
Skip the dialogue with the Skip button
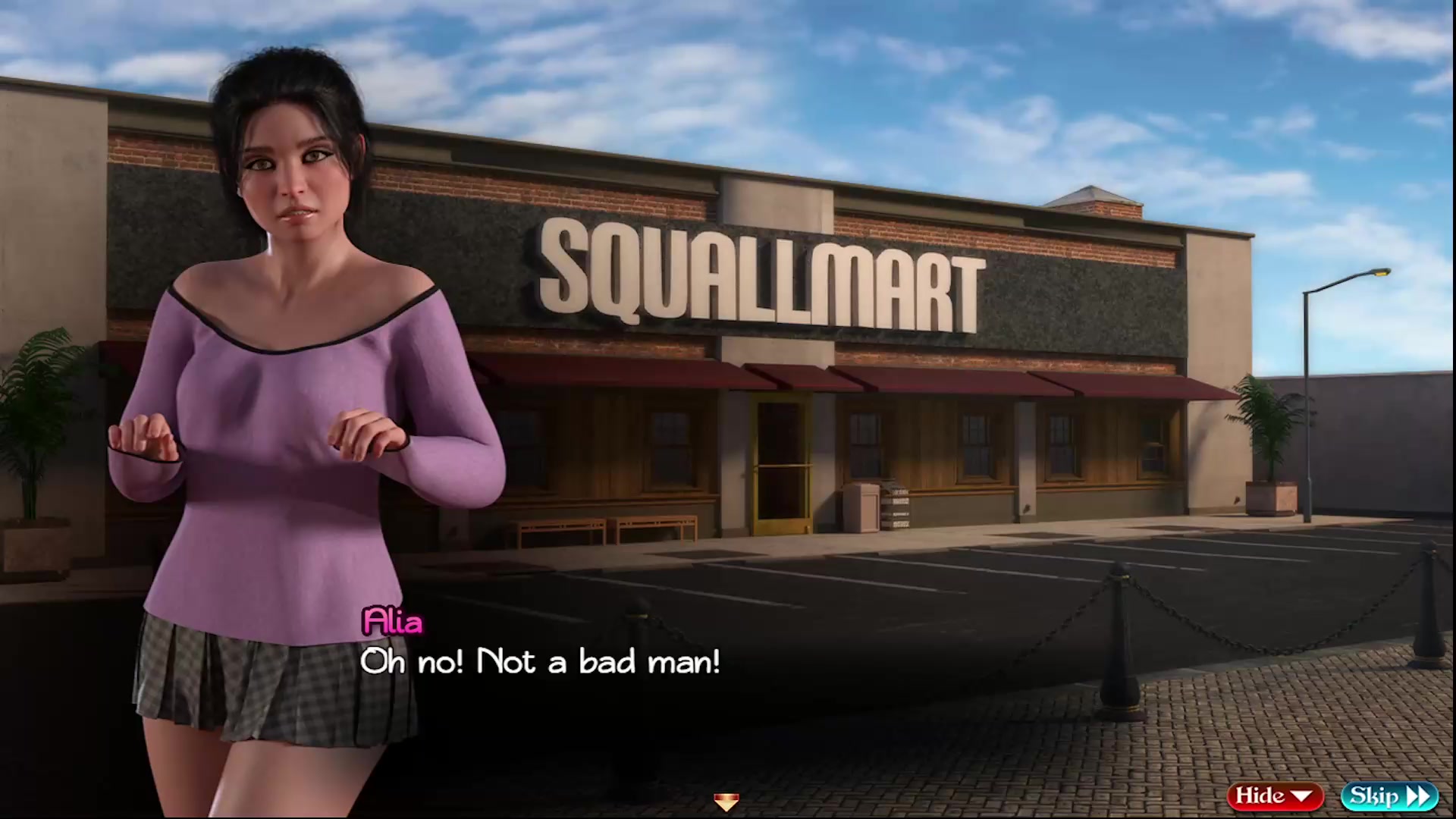[x=1389, y=795]
